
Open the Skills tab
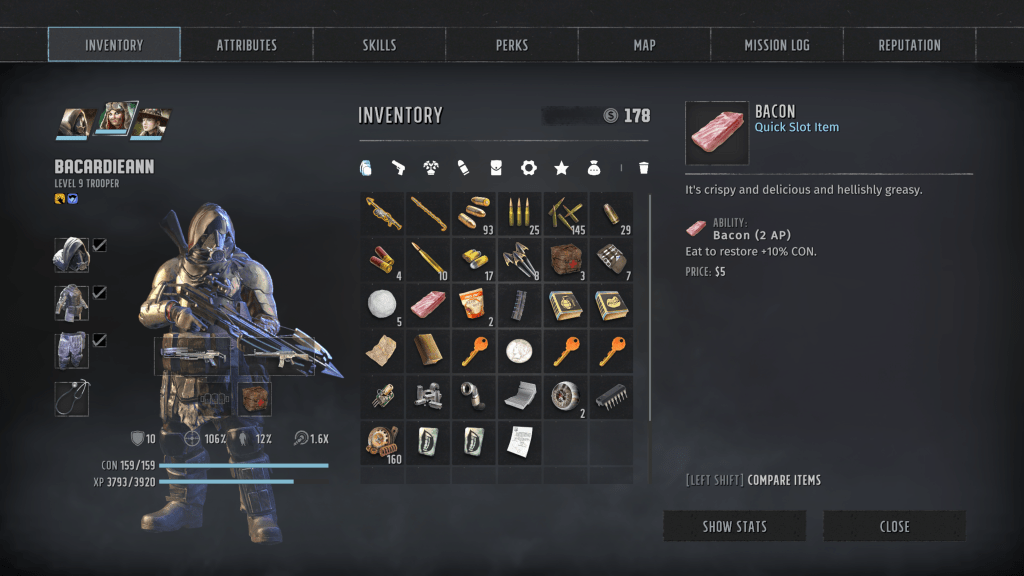[379, 45]
